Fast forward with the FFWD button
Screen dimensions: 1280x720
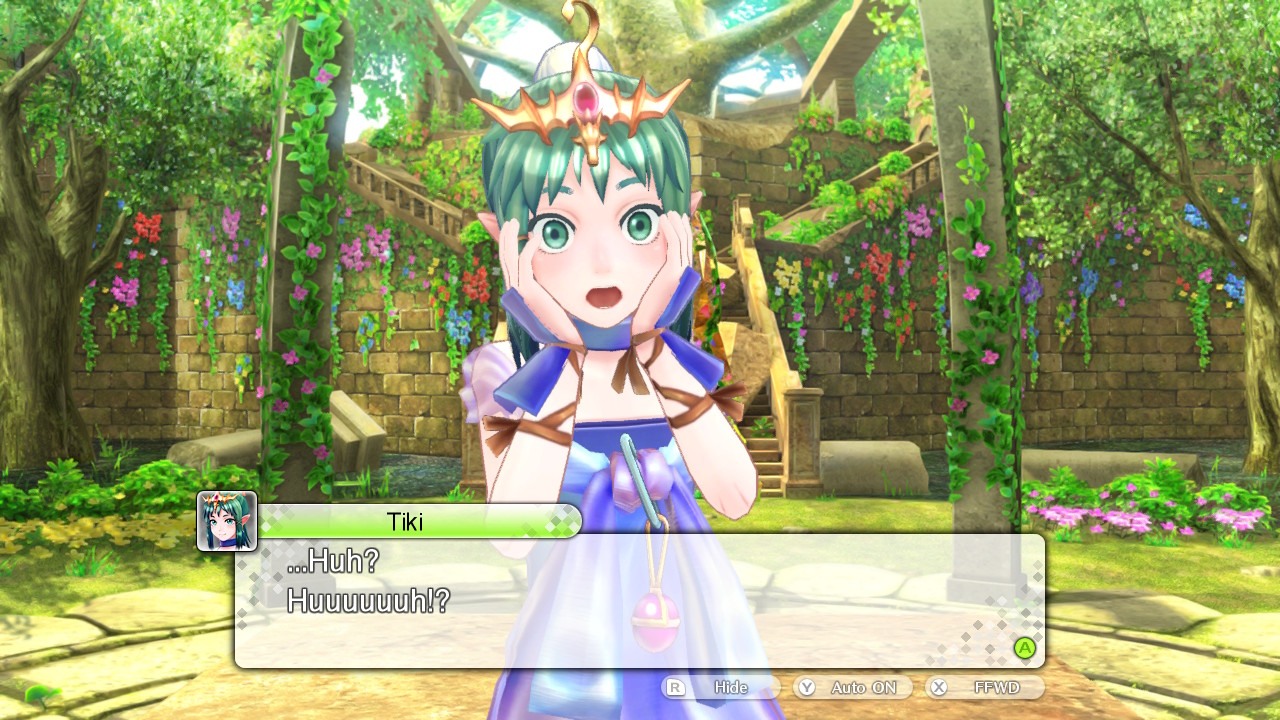985,688
